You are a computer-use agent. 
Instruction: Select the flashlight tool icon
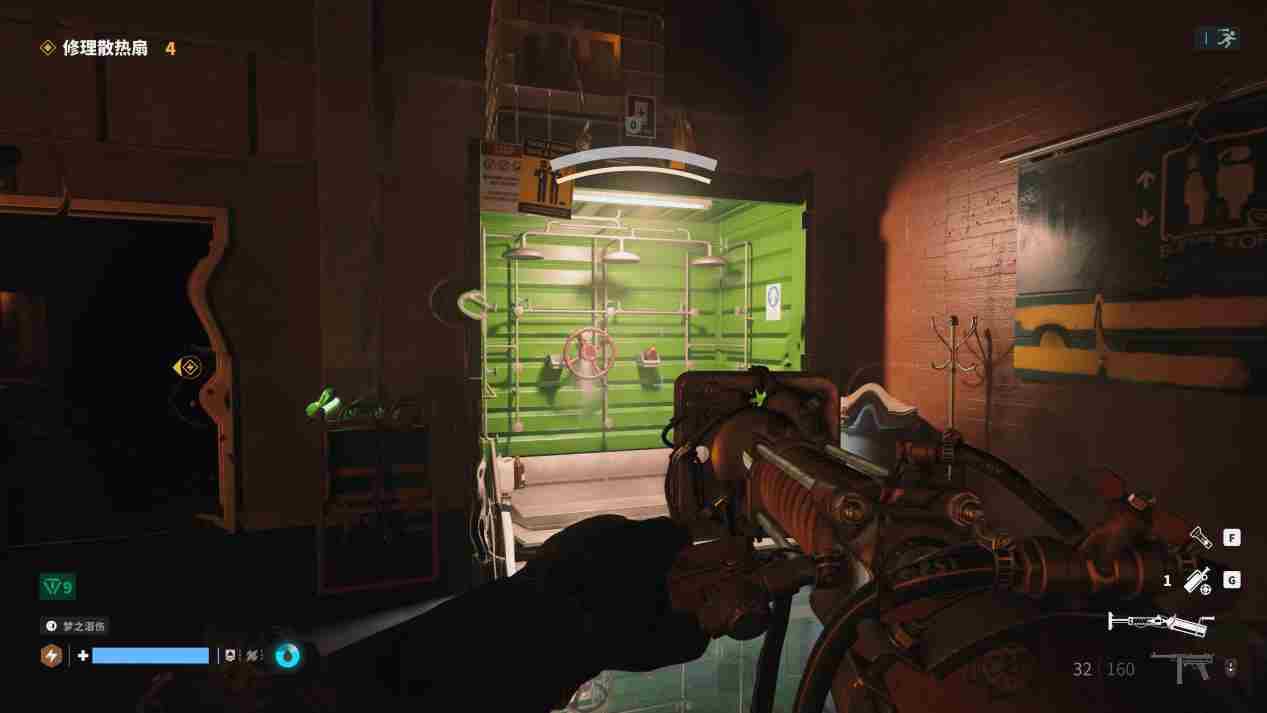(x=1200, y=538)
